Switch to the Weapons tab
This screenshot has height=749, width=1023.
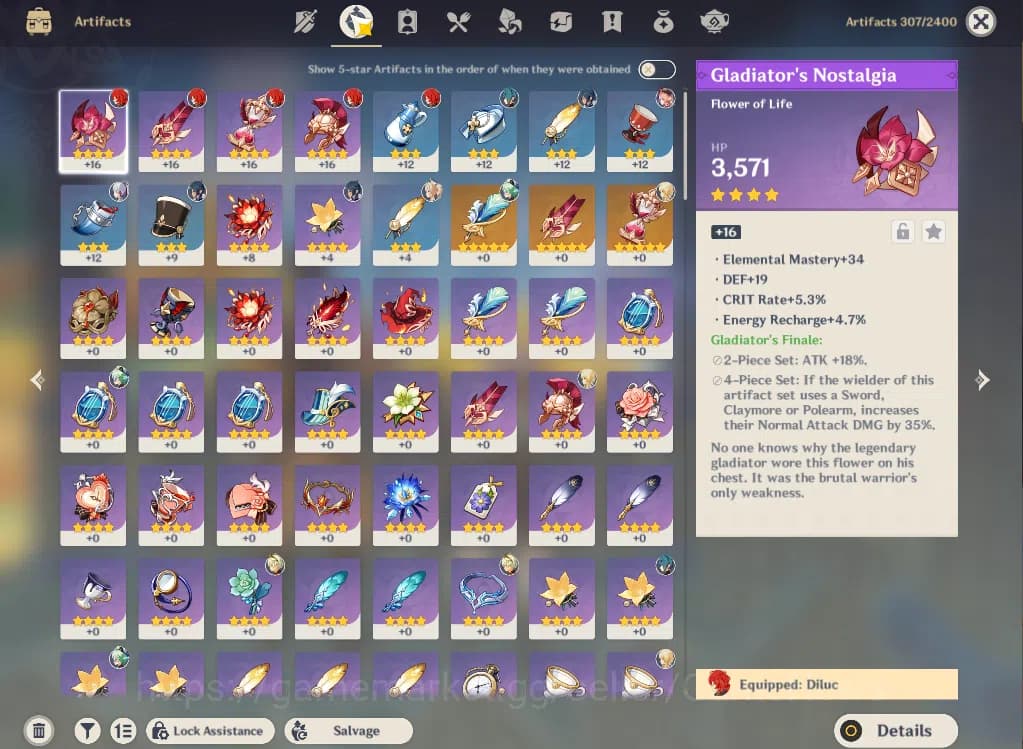pos(305,21)
